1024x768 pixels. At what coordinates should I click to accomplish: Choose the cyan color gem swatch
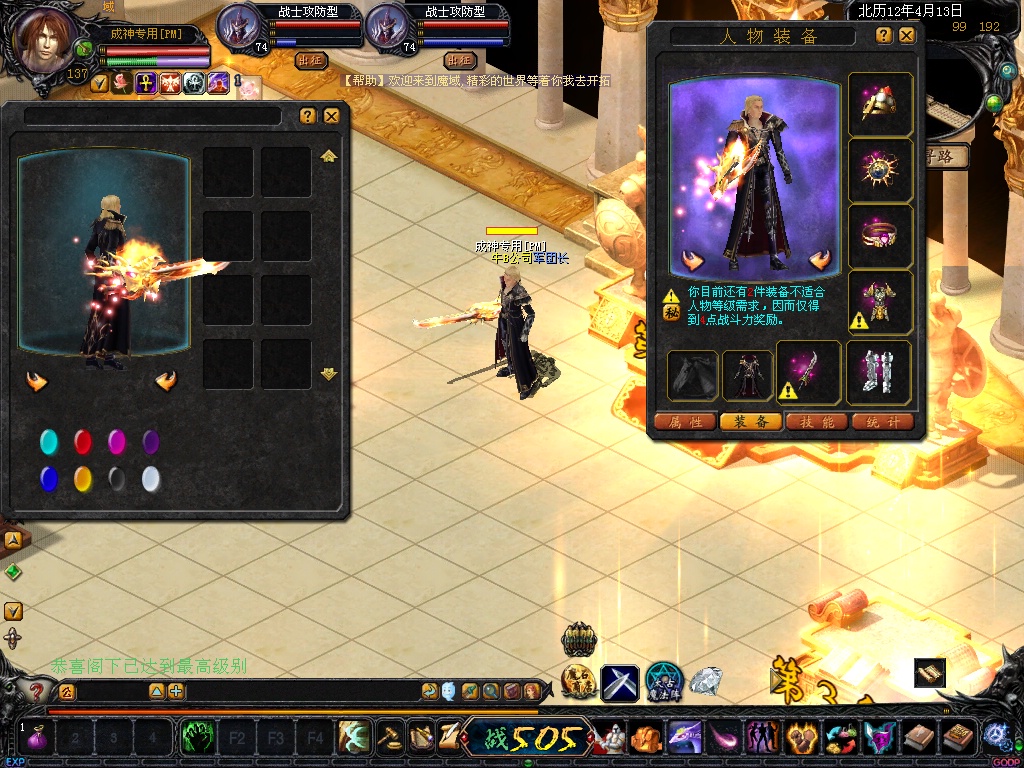pos(49,442)
